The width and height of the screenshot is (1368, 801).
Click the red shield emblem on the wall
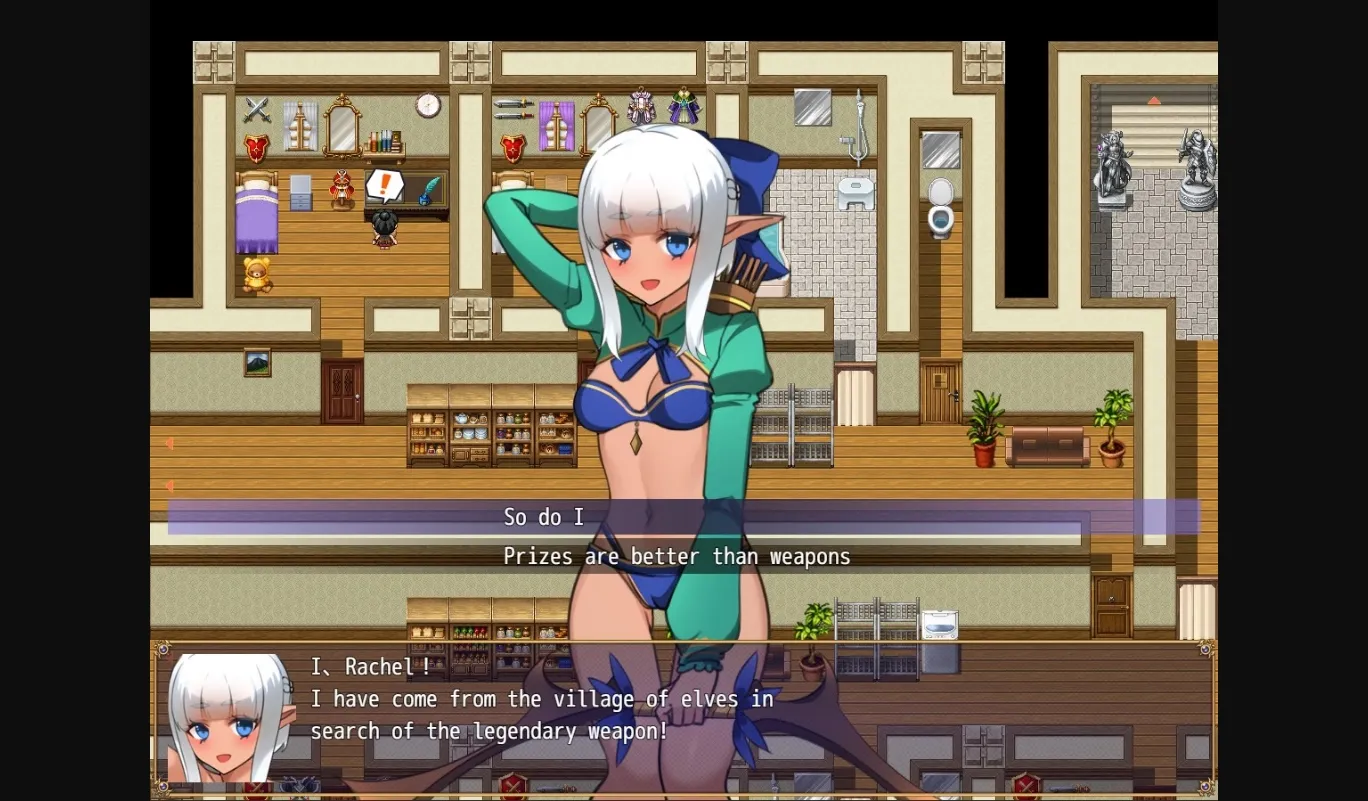pyautogui.click(x=256, y=148)
